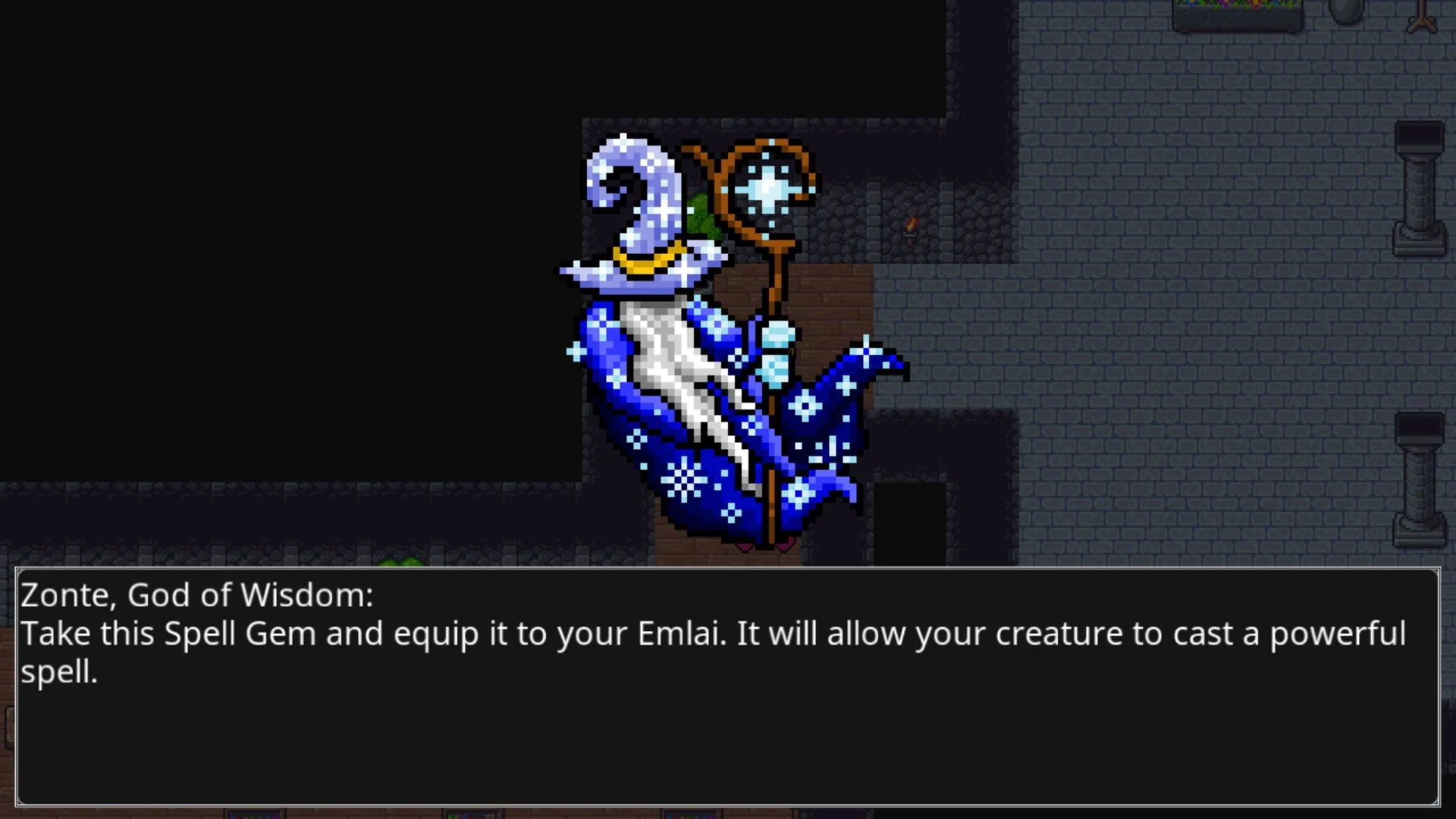
Task: Click the glowing star atop the staff
Action: 770,186
